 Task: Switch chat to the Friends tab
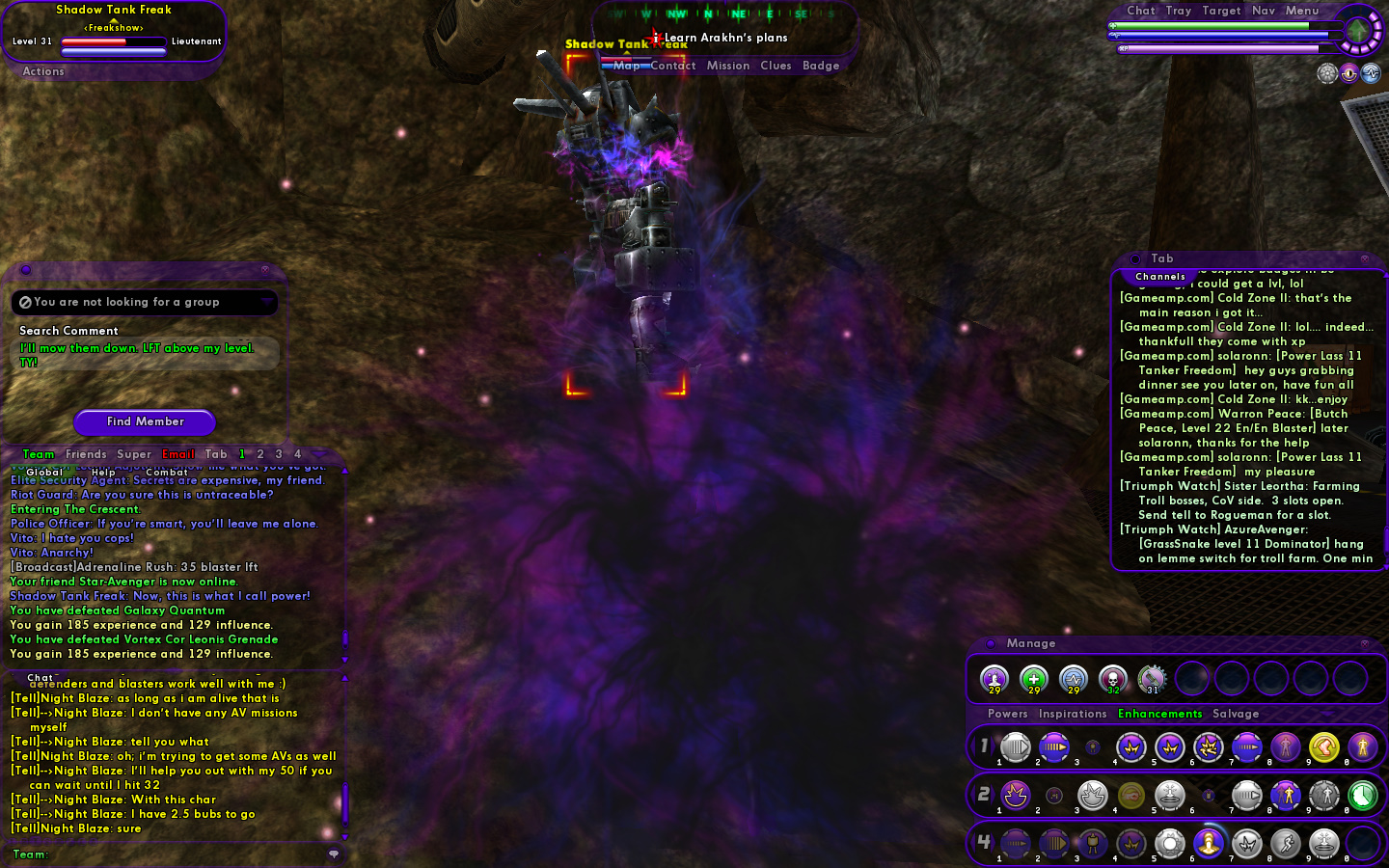tap(86, 454)
